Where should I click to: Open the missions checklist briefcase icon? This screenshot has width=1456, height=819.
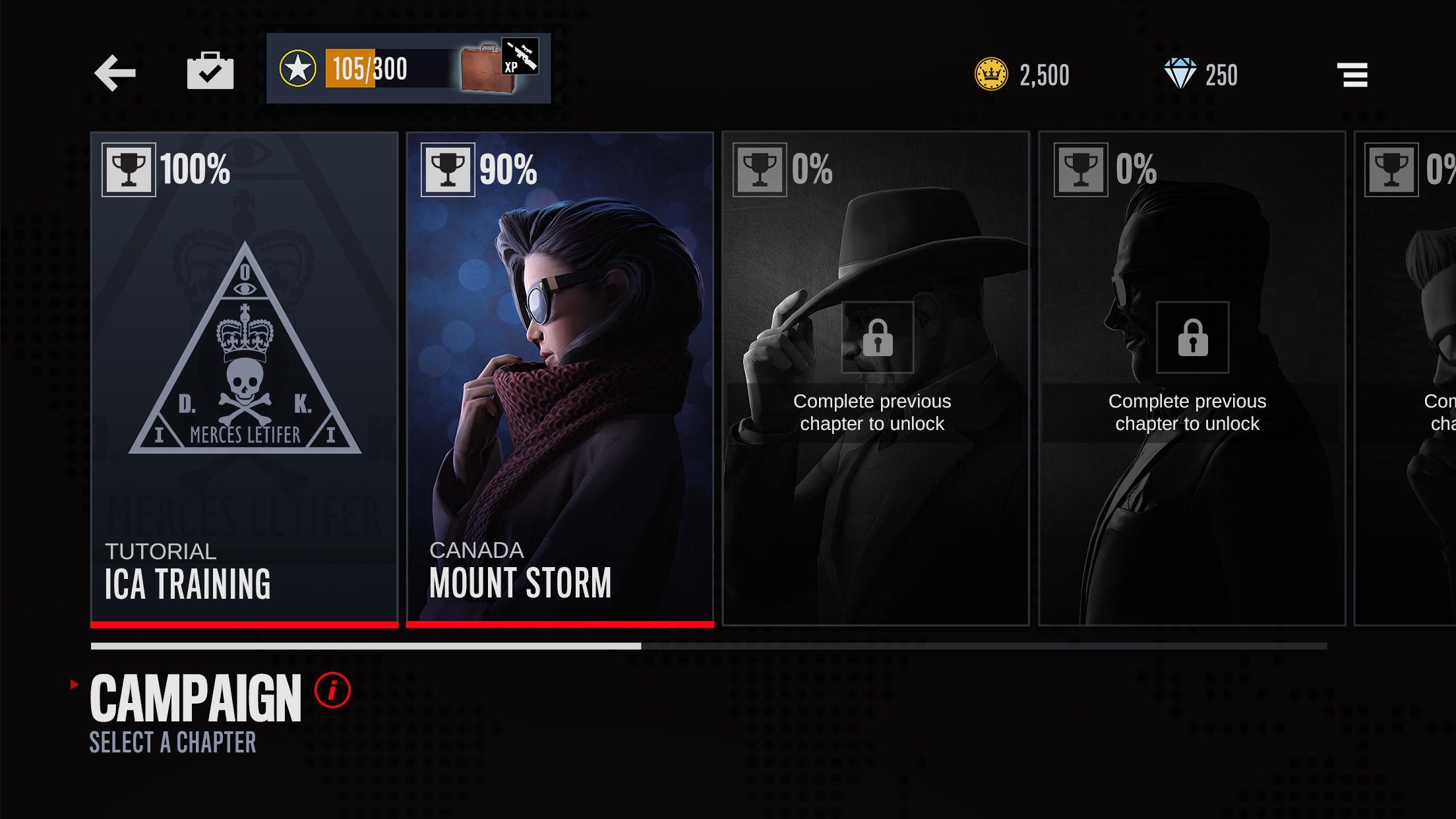[210, 71]
